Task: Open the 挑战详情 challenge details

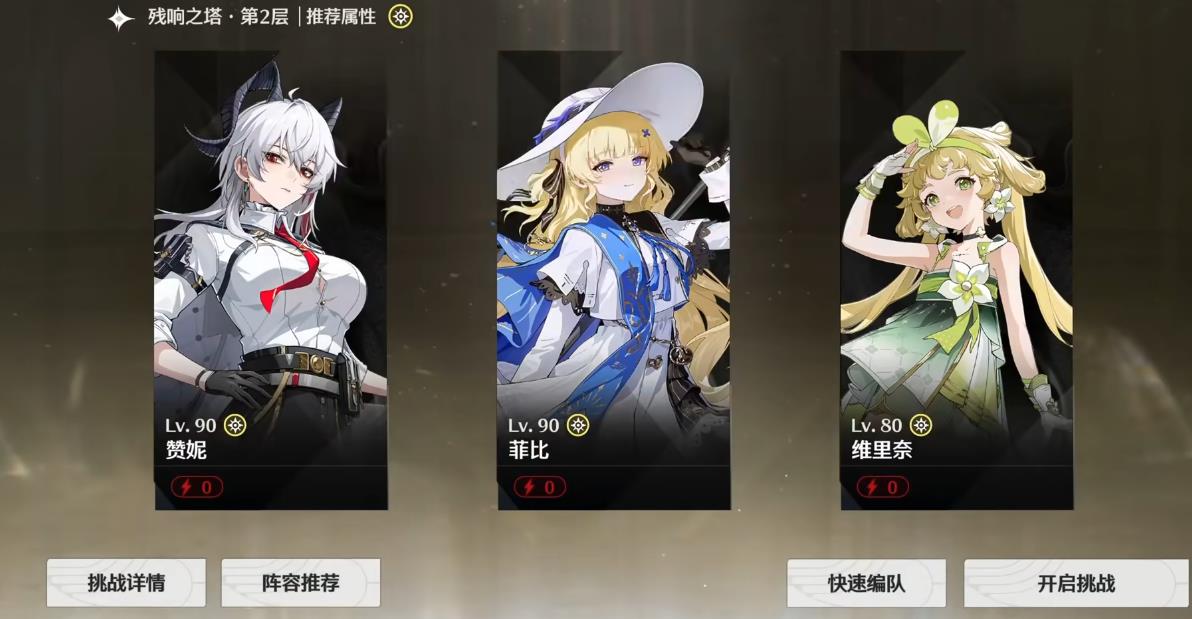Action: tap(126, 583)
